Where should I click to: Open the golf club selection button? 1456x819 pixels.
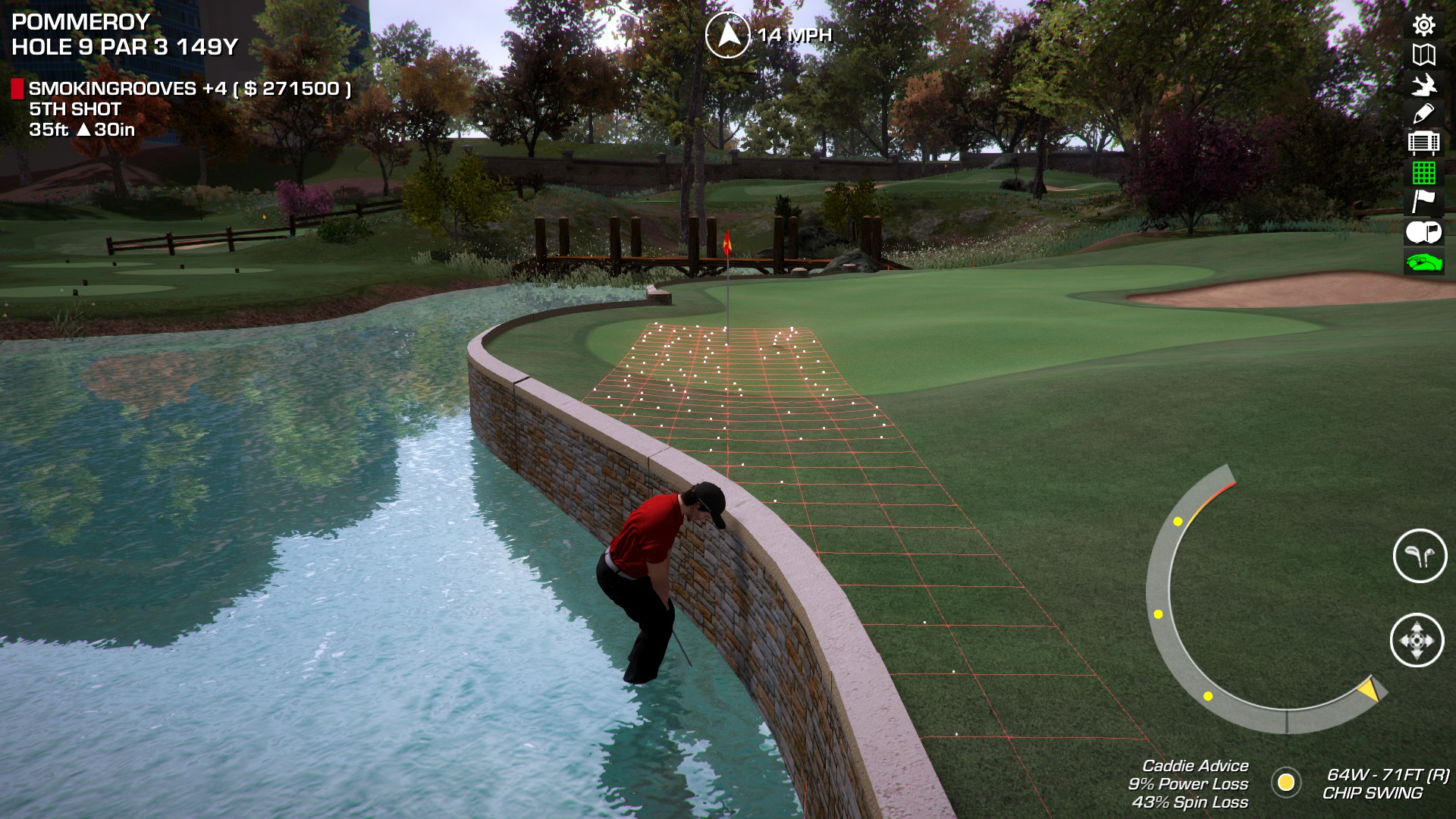click(1420, 556)
